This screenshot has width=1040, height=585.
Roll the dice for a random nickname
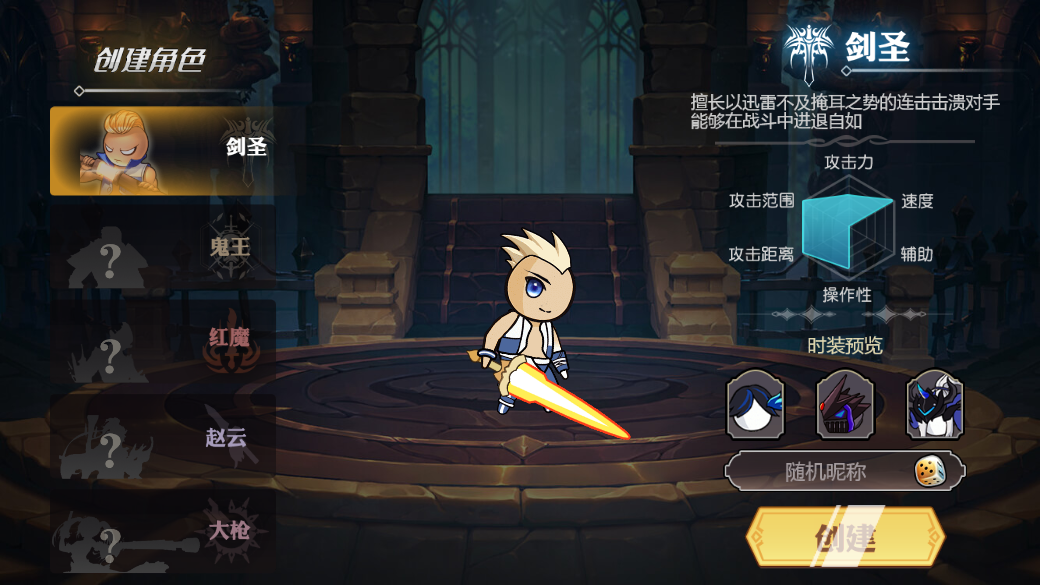point(930,471)
